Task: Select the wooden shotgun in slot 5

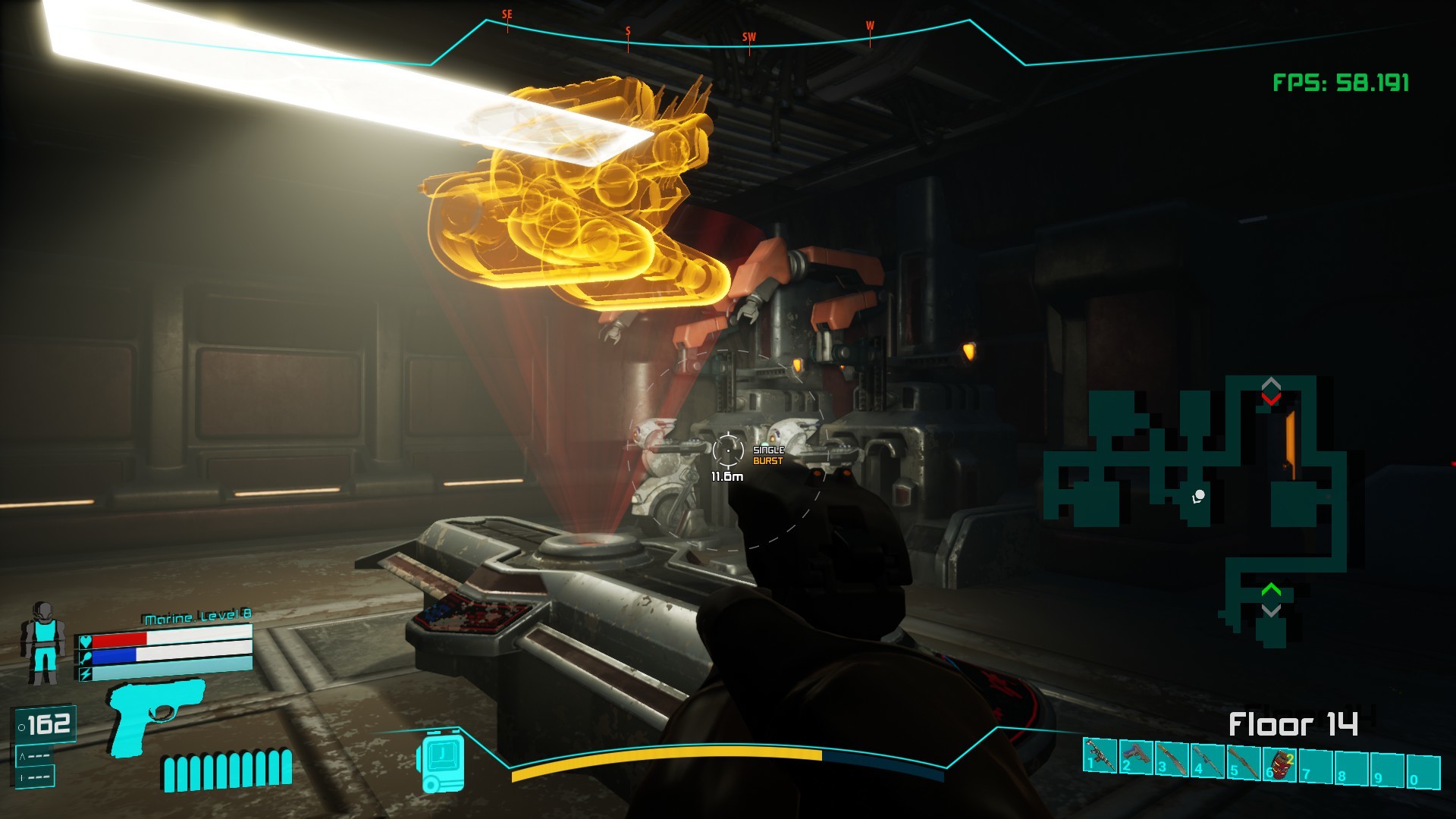Action: [1244, 762]
